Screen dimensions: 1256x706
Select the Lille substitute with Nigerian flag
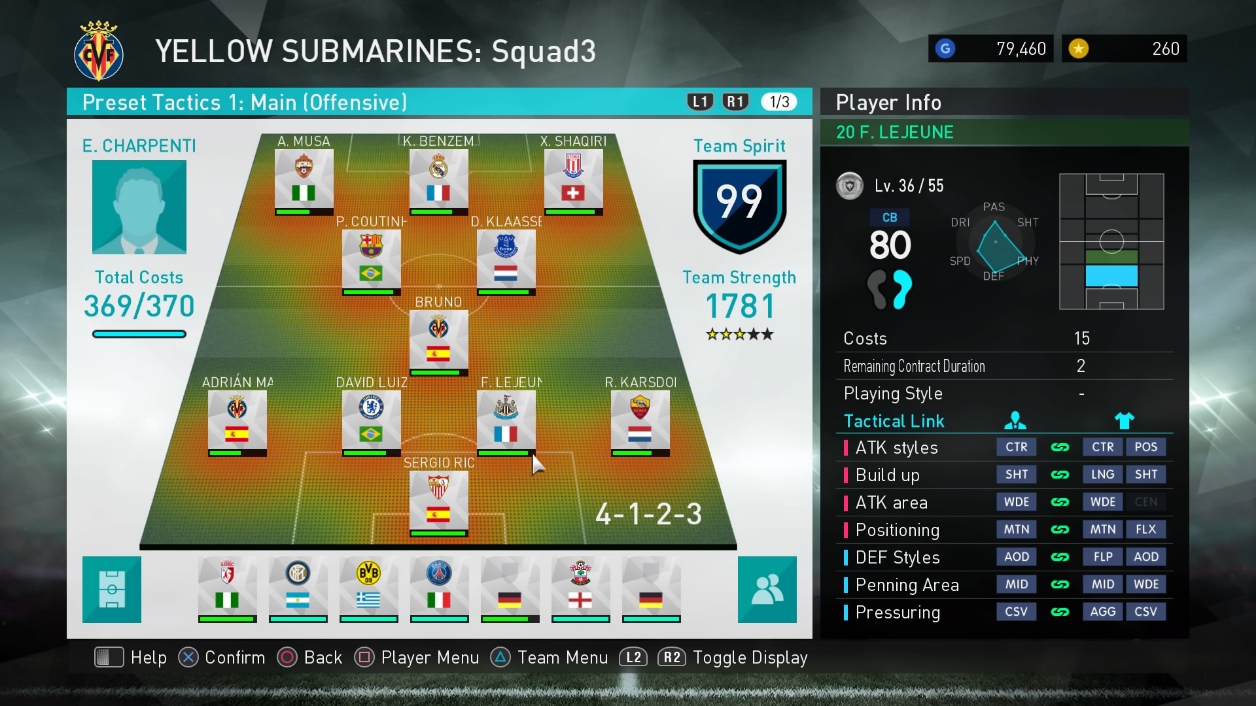click(227, 589)
